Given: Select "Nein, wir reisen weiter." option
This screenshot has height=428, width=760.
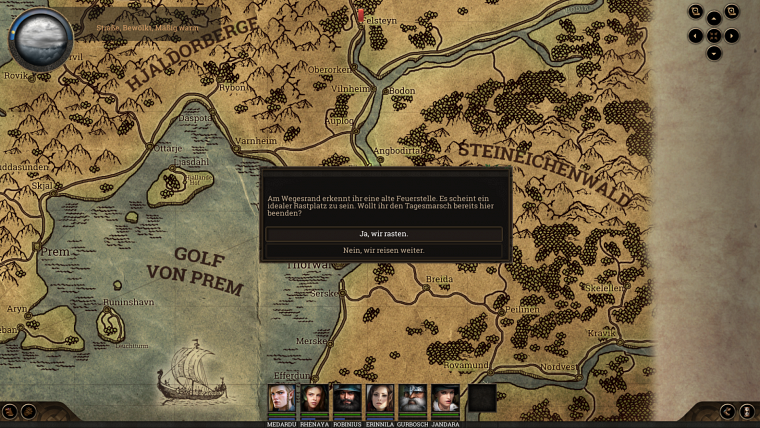Looking at the screenshot, I should click(384, 250).
